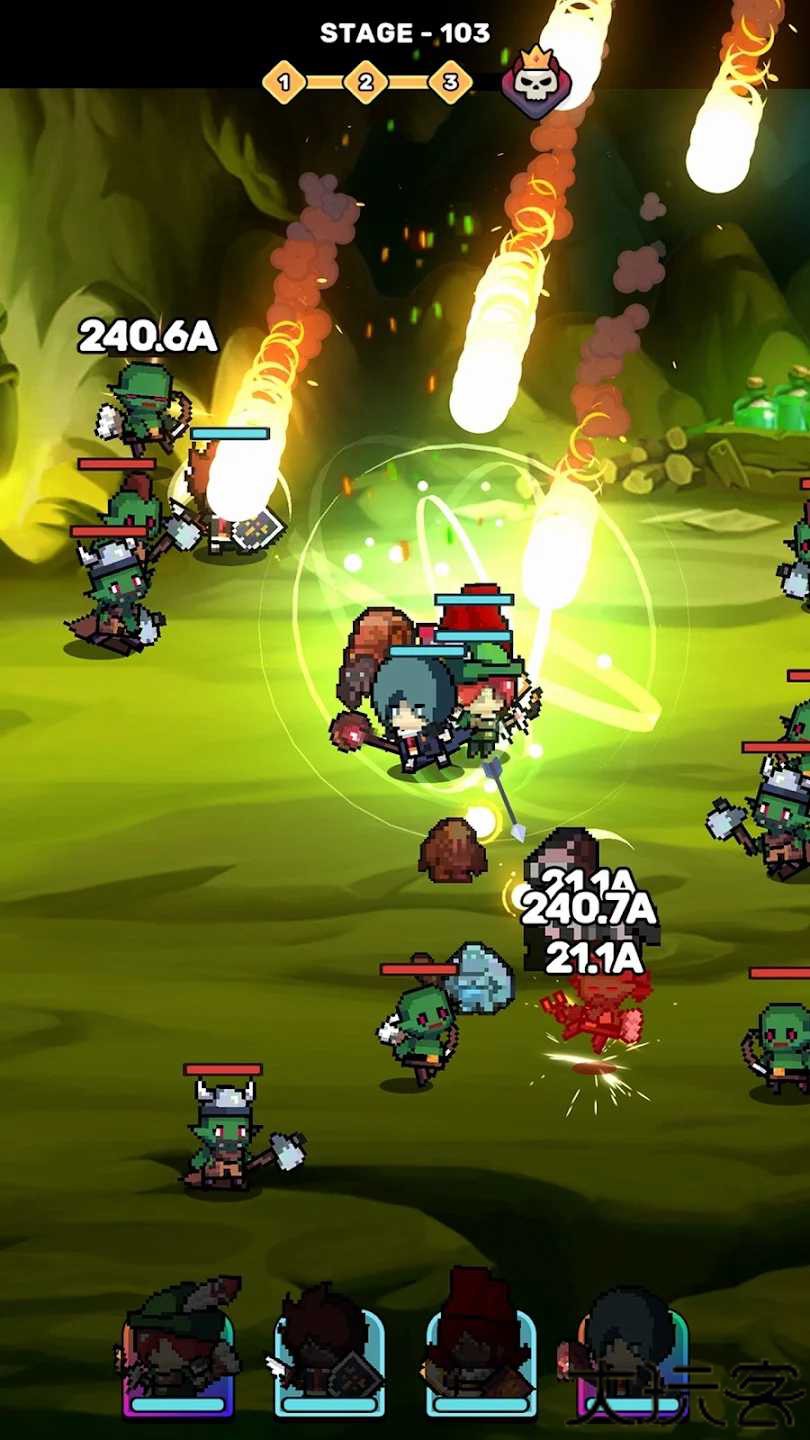Select the red-hat mage hero portrait
810x1440 pixels.
pos(481,1345)
